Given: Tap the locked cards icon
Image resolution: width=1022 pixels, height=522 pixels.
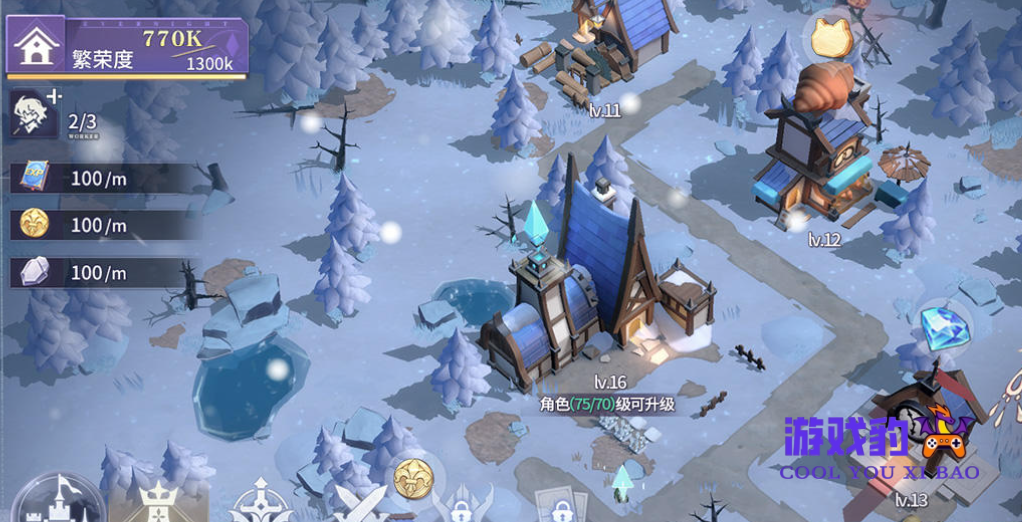Looking at the screenshot, I should (x=561, y=506).
